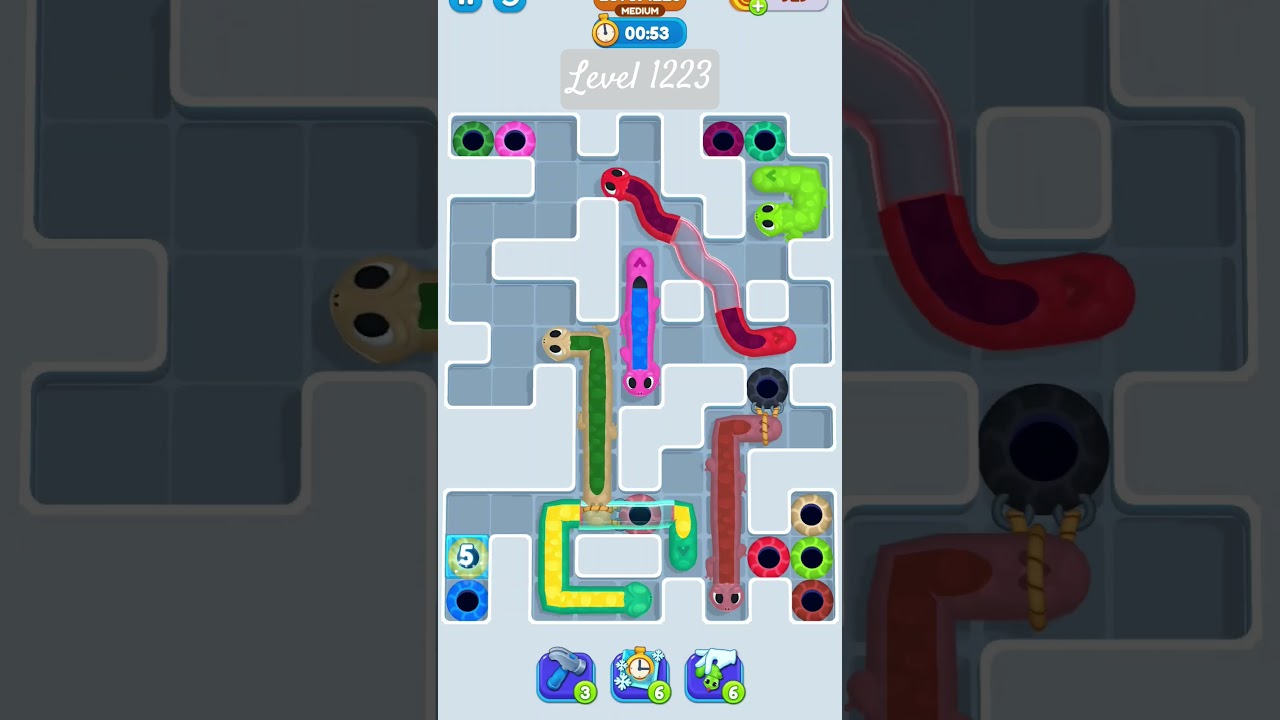The height and width of the screenshot is (720, 1280).
Task: Pause the game
Action: (x=464, y=4)
